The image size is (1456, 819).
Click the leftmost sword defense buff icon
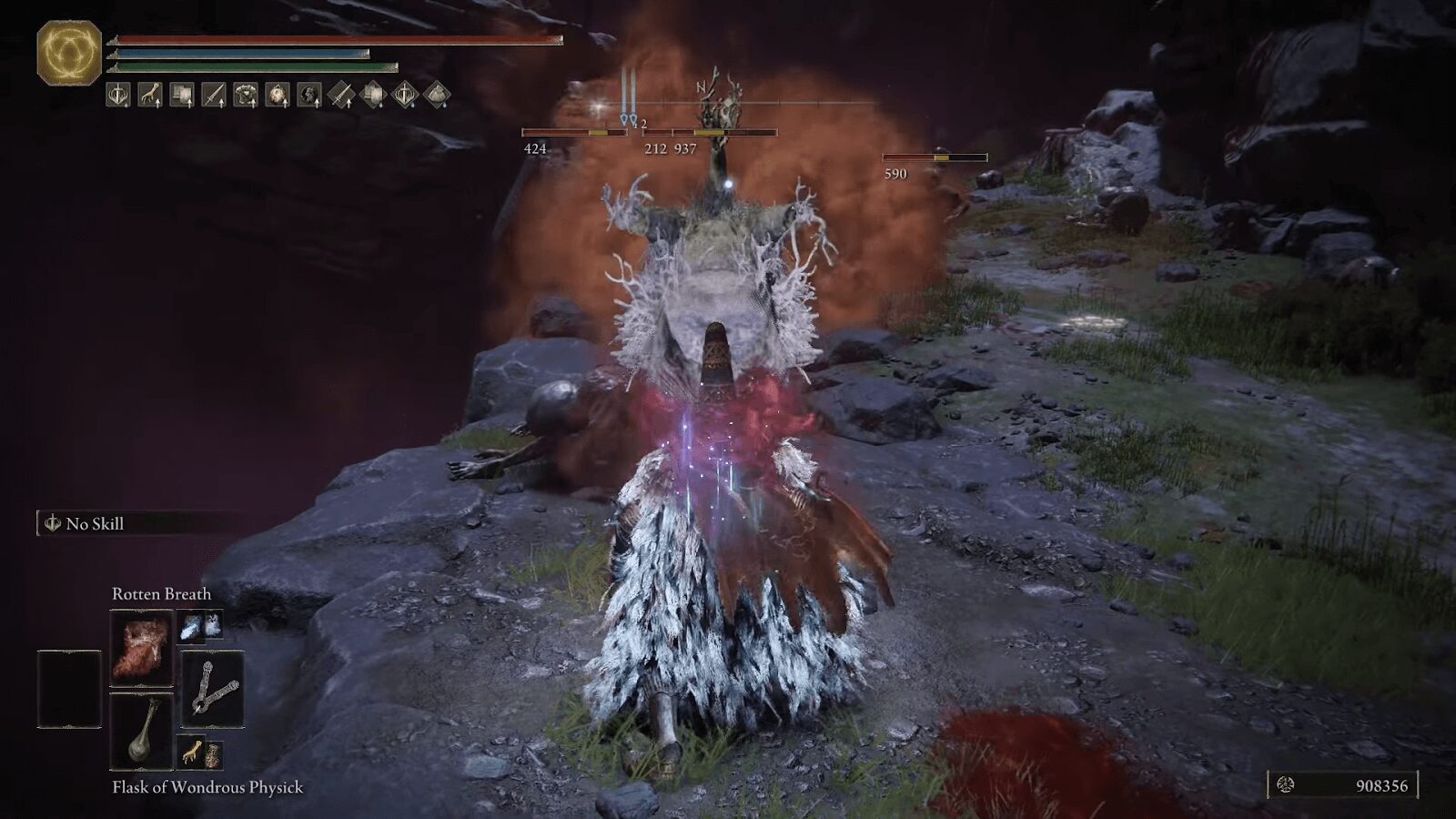pyautogui.click(x=117, y=98)
